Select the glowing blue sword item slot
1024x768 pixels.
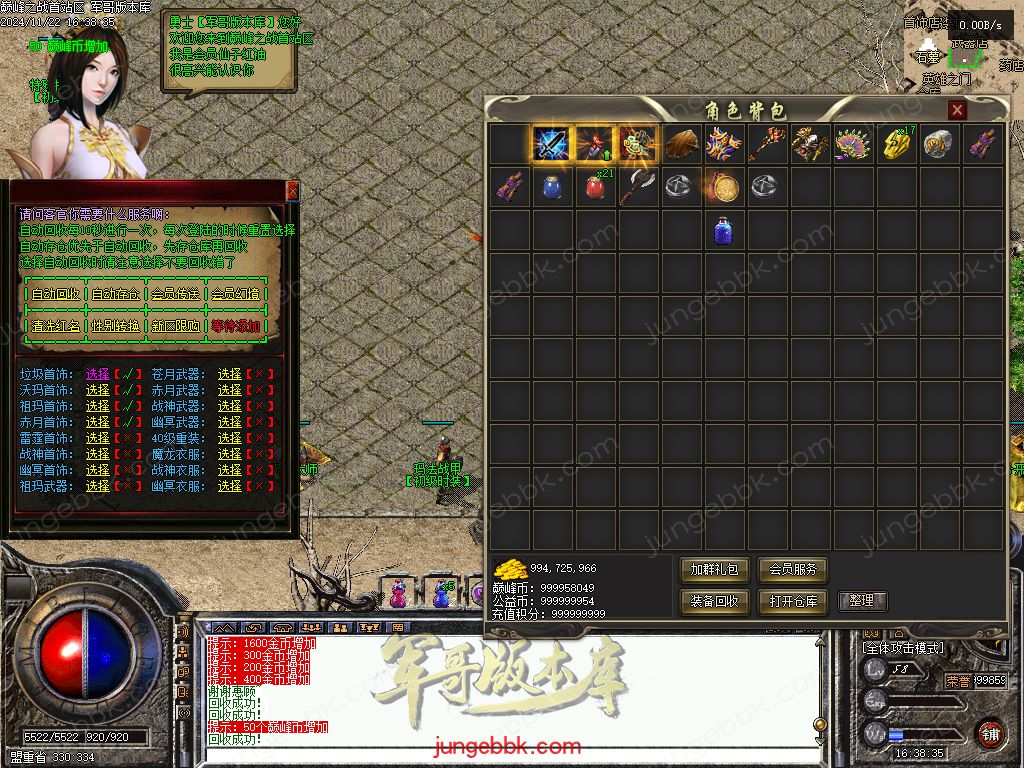(551, 145)
